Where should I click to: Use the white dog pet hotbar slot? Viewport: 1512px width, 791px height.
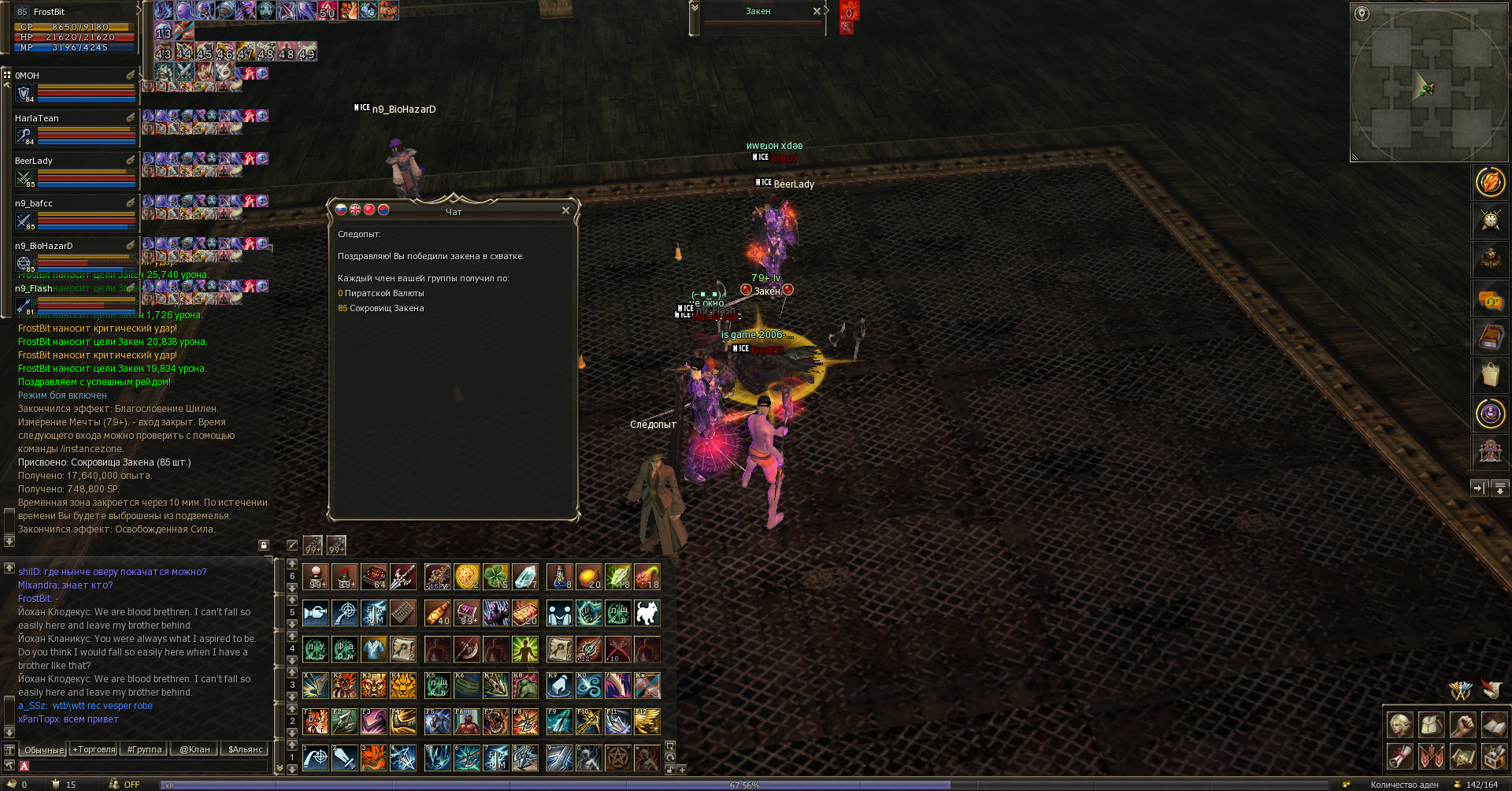click(647, 613)
